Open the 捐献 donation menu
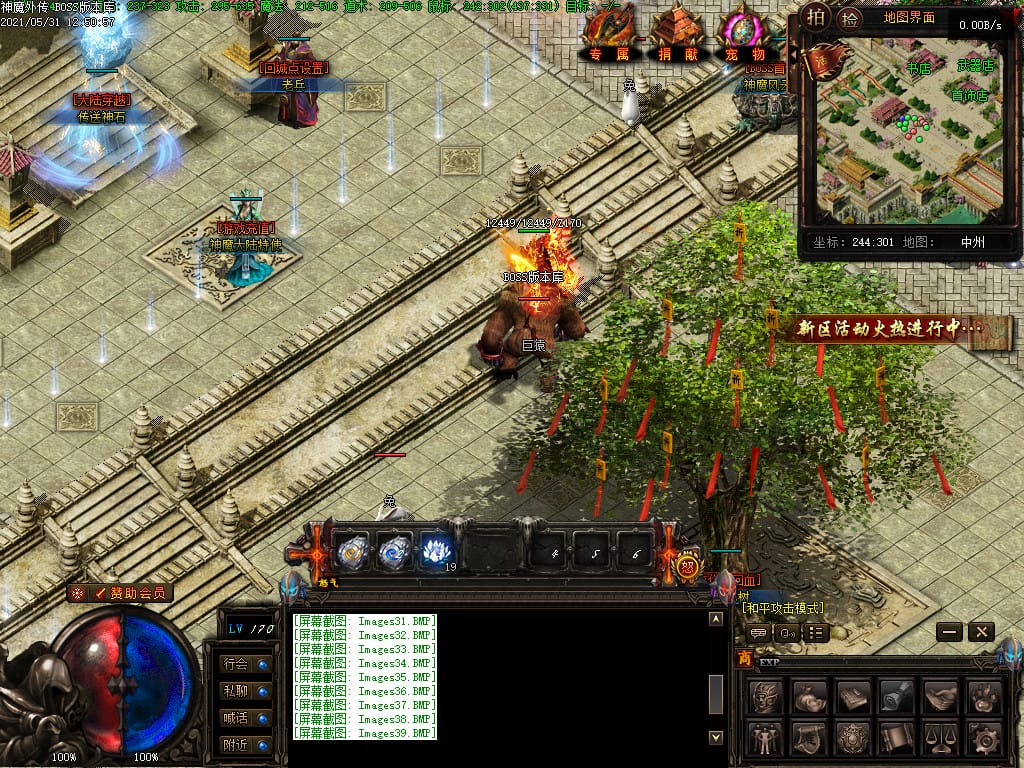This screenshot has height=768, width=1024. tap(678, 52)
